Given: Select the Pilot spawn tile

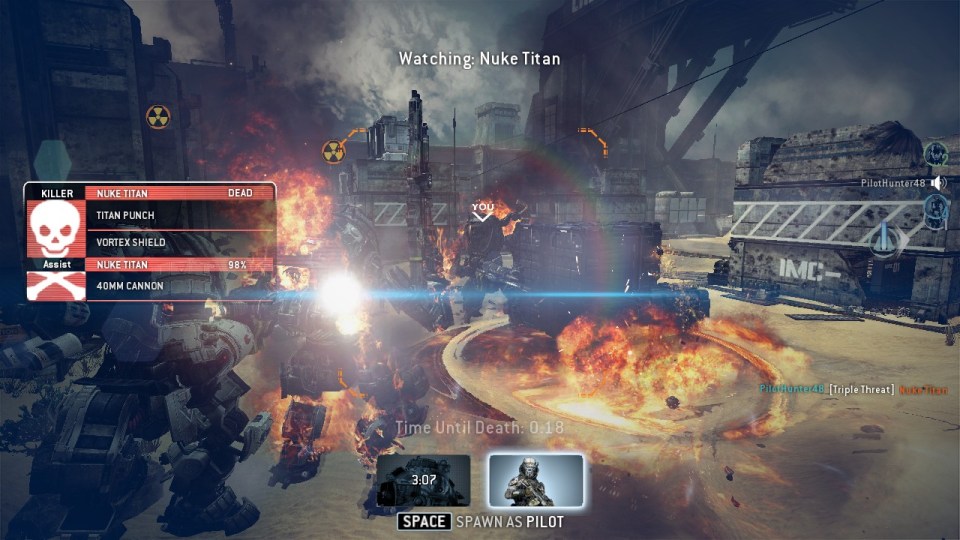Looking at the screenshot, I should [536, 481].
